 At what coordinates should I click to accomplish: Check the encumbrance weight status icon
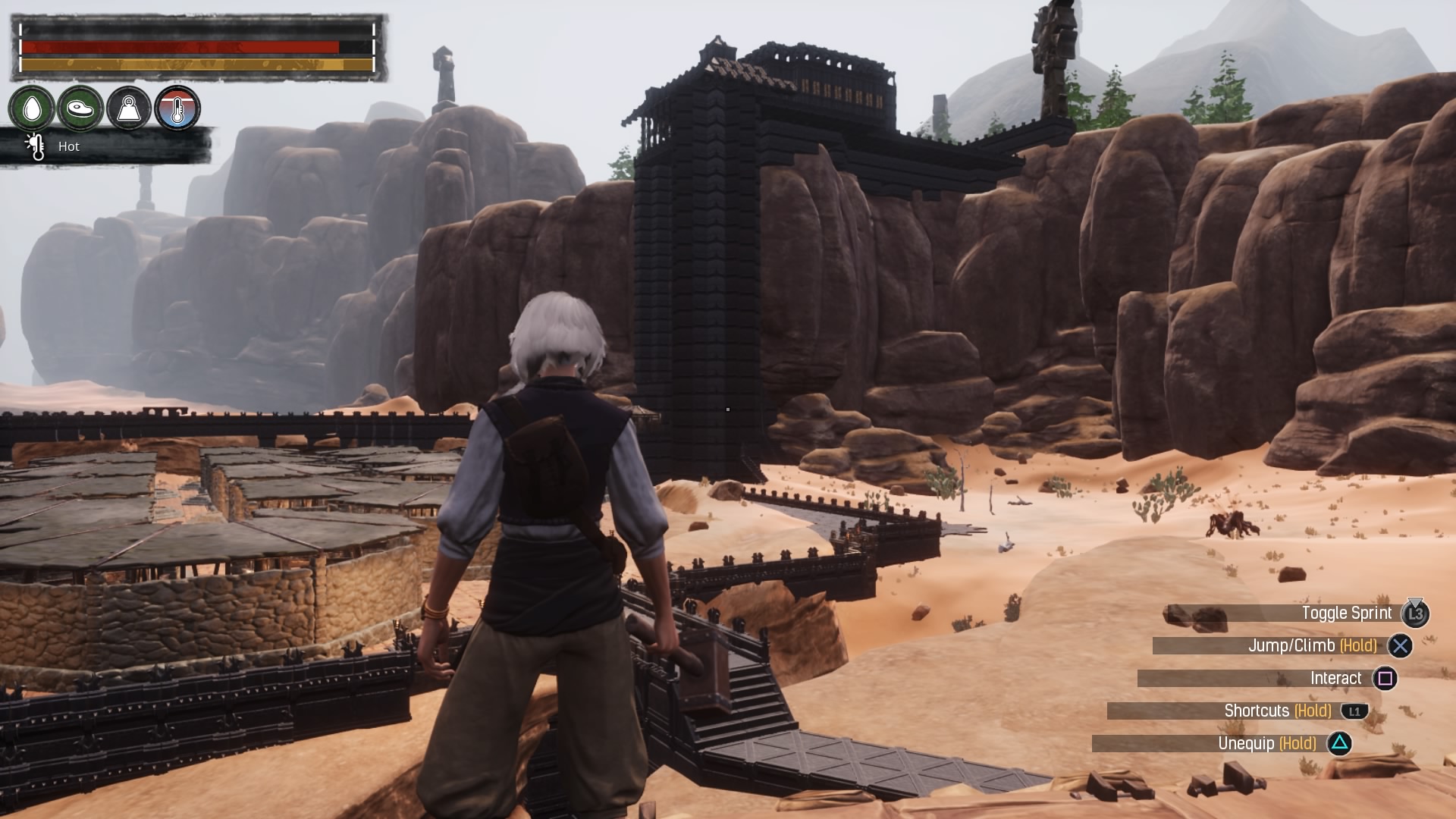tap(129, 108)
